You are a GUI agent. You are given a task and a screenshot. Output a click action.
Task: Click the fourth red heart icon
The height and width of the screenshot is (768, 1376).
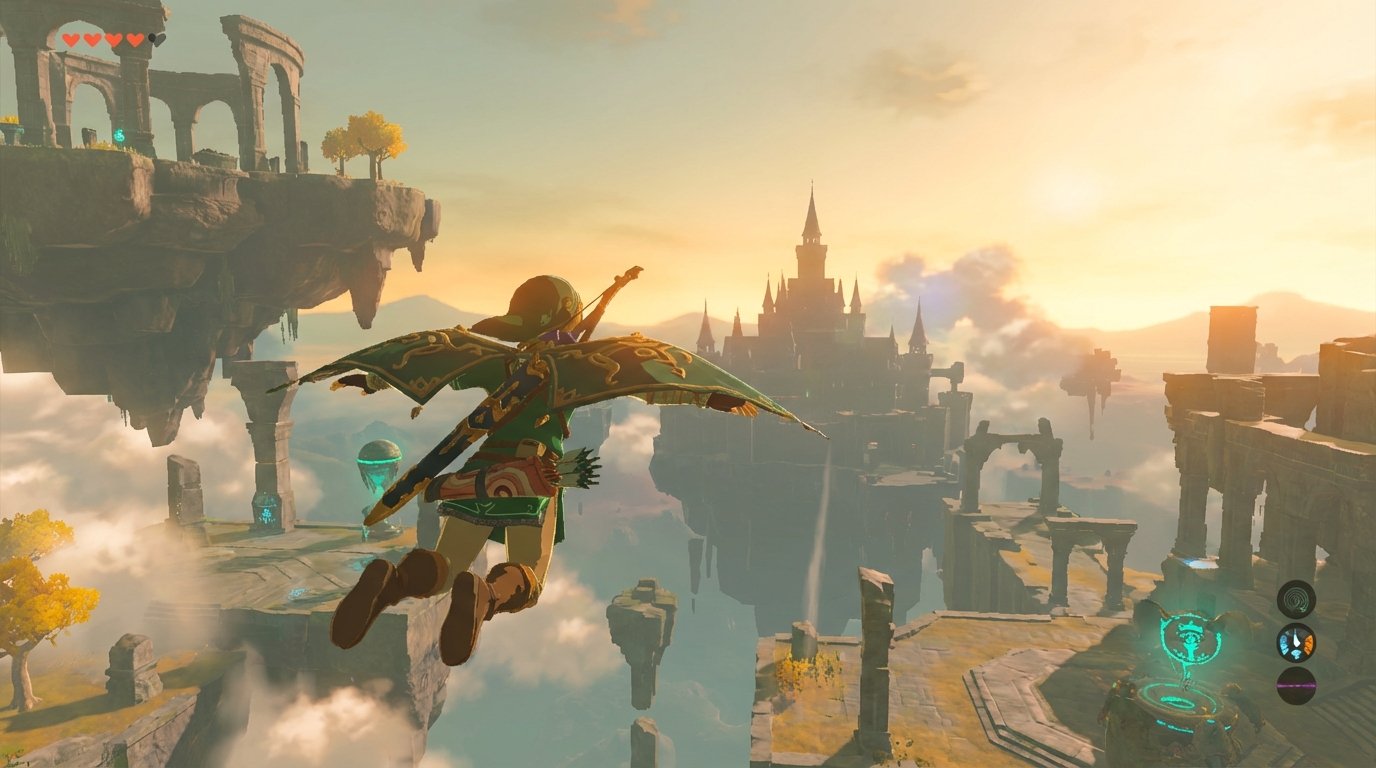coord(134,39)
